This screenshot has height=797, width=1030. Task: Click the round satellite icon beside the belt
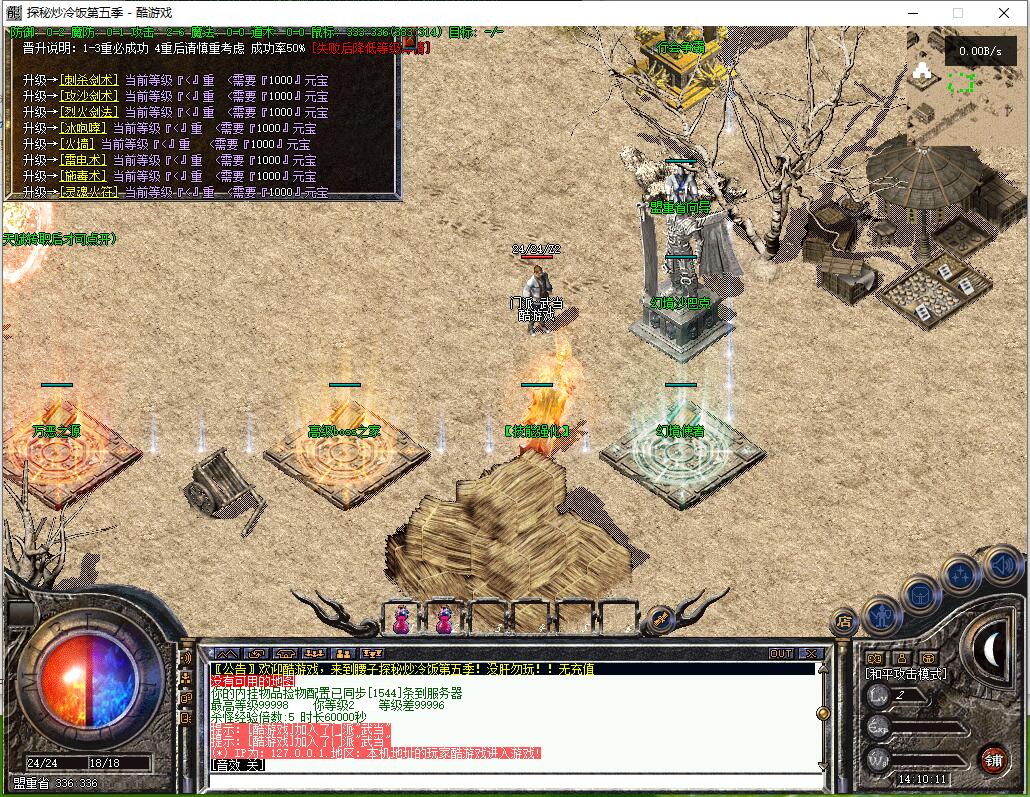tap(660, 620)
